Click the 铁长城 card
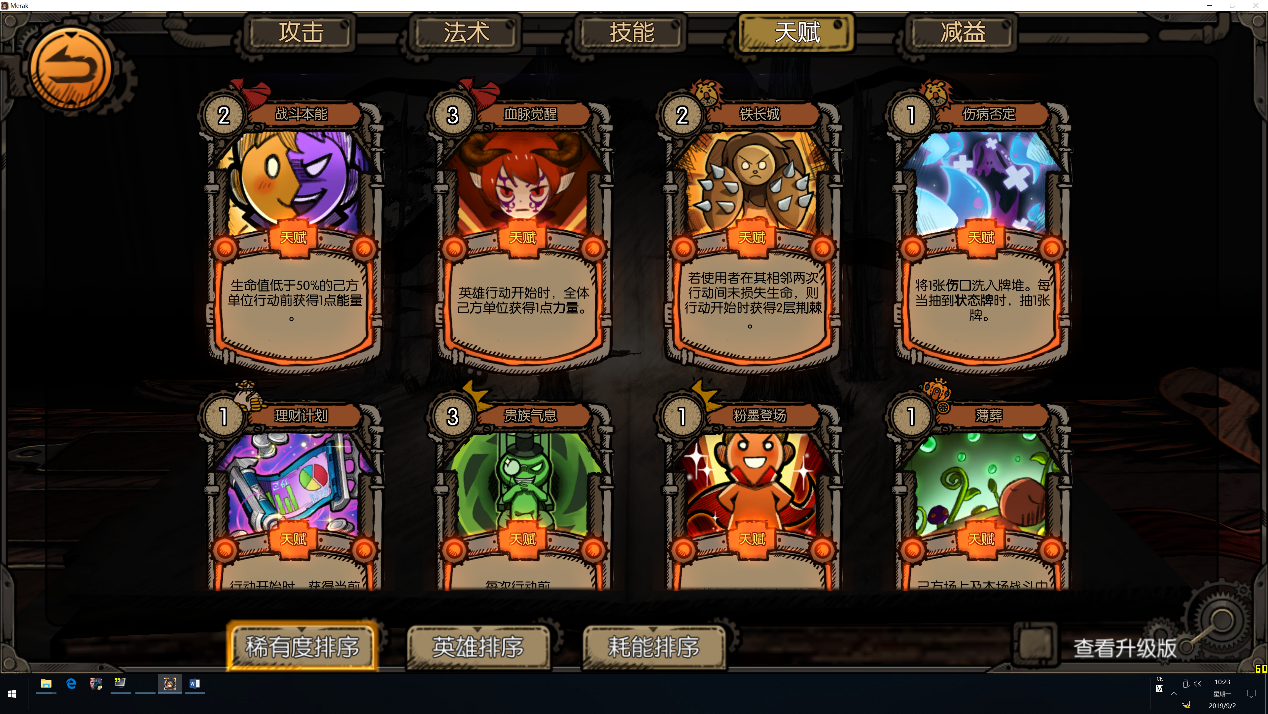Image resolution: width=1268 pixels, height=714 pixels. tap(752, 230)
